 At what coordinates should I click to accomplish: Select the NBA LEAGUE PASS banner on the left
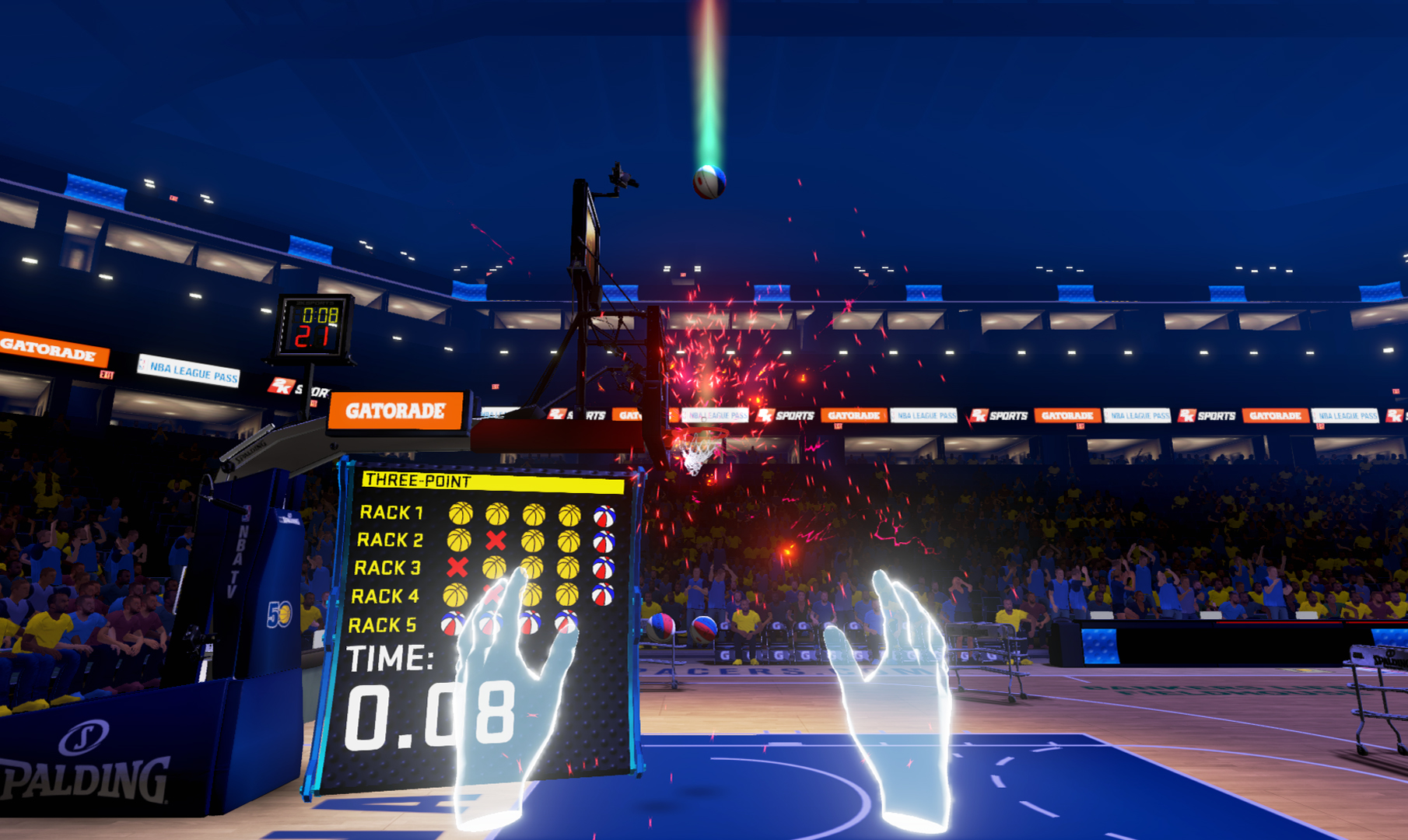coord(189,371)
